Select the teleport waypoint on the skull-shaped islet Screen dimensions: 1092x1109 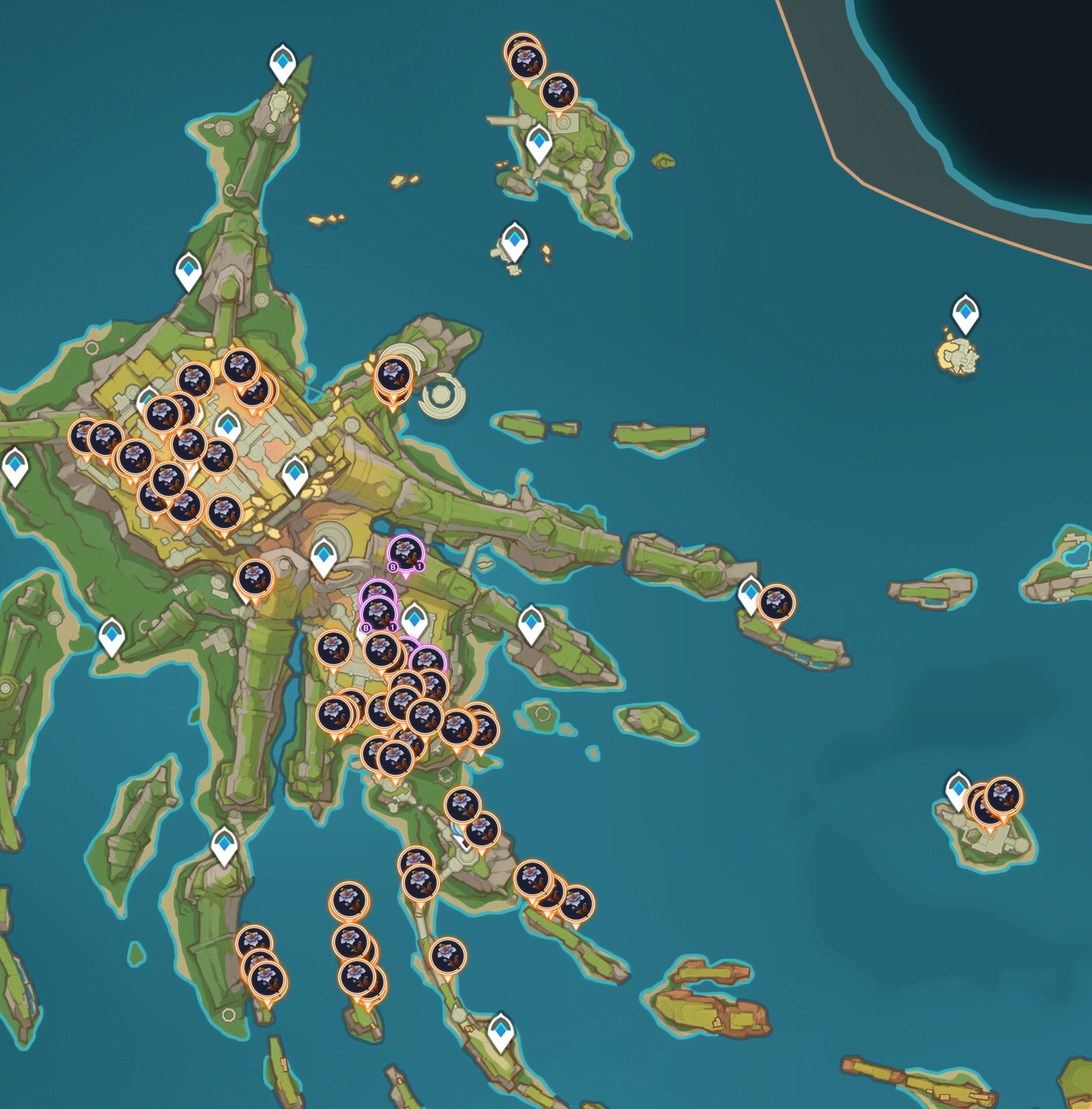[965, 312]
